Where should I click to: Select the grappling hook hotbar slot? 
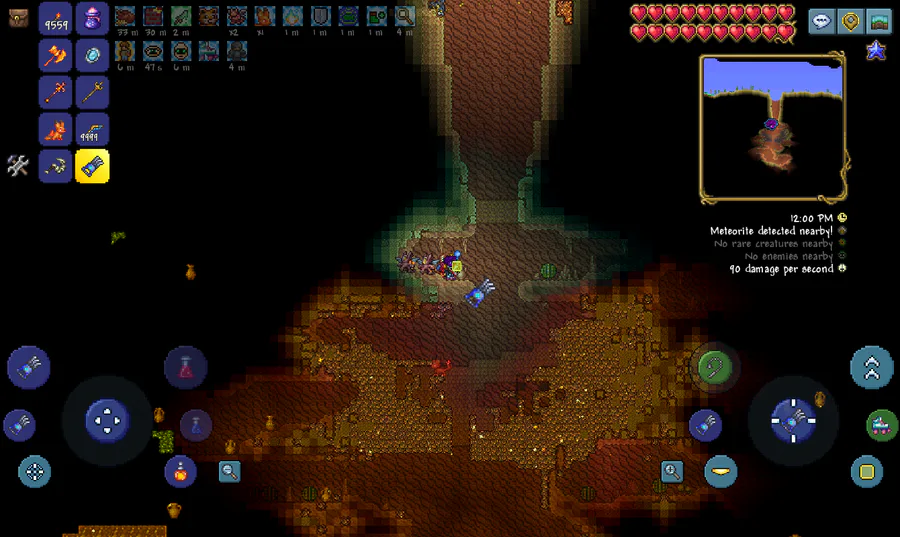click(55, 166)
